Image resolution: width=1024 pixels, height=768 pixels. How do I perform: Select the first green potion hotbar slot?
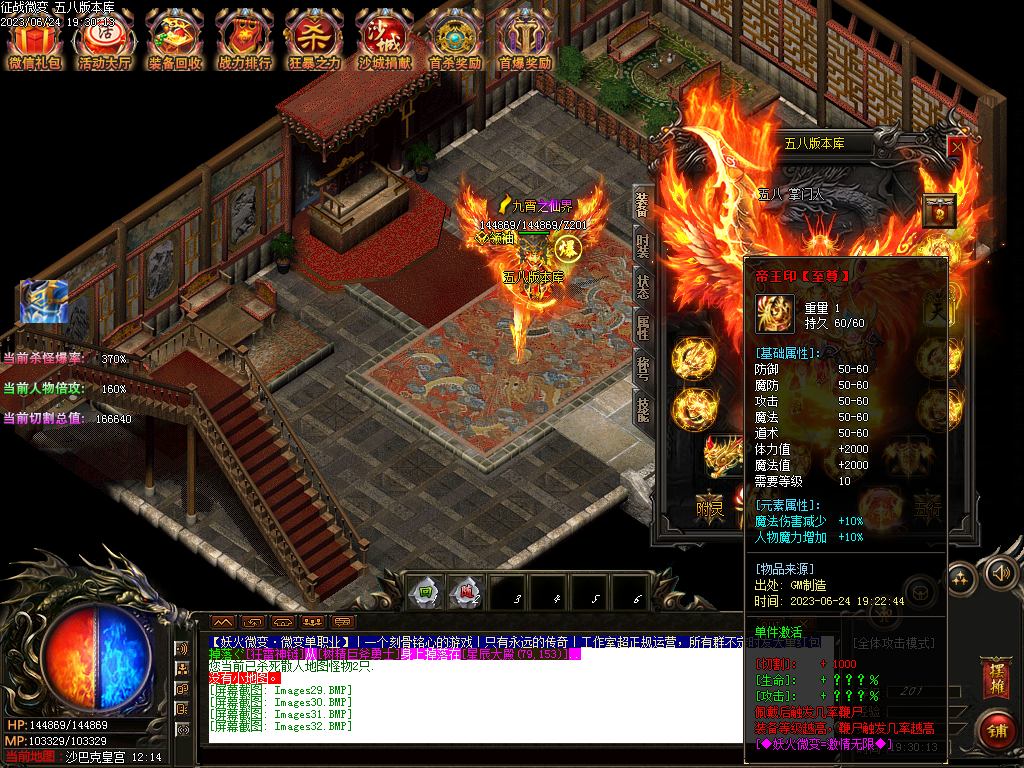[425, 592]
